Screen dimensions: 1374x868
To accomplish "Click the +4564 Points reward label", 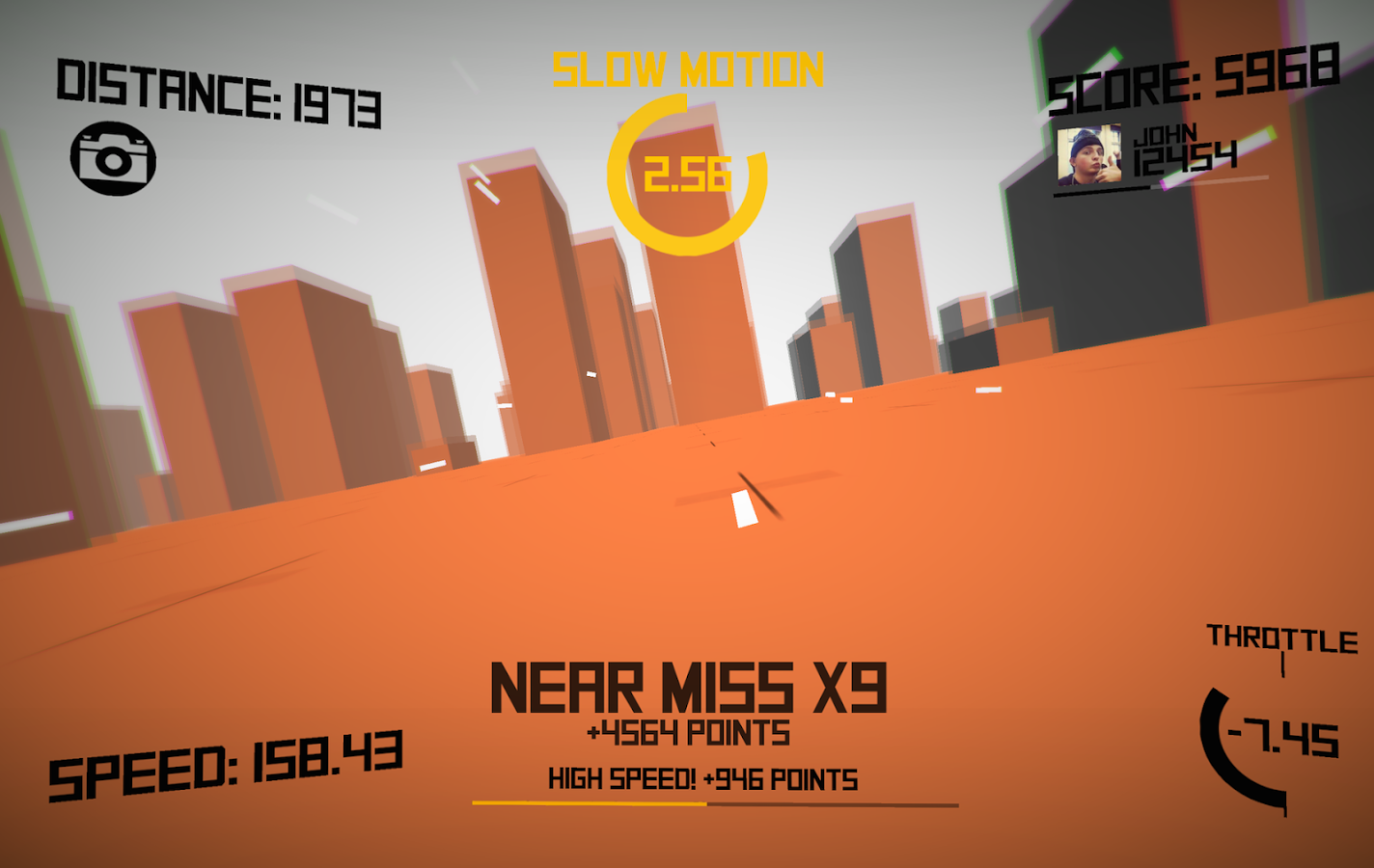I will click(x=688, y=730).
